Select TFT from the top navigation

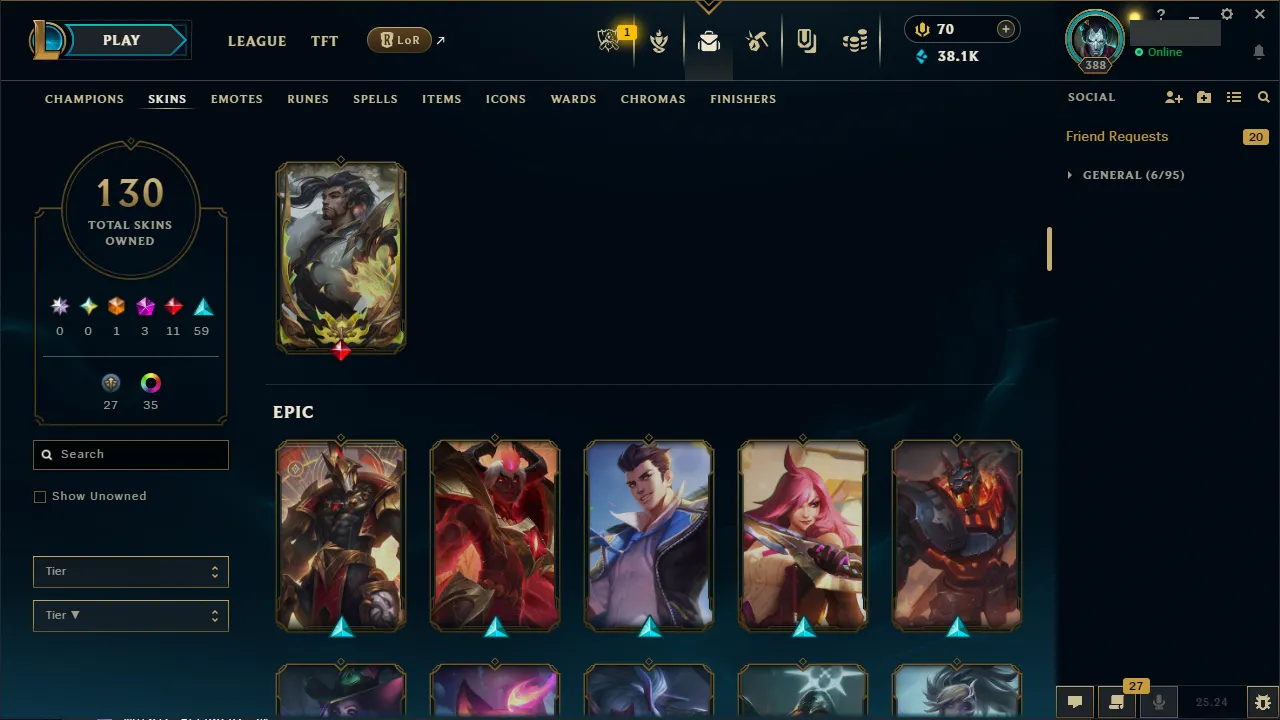coord(324,41)
